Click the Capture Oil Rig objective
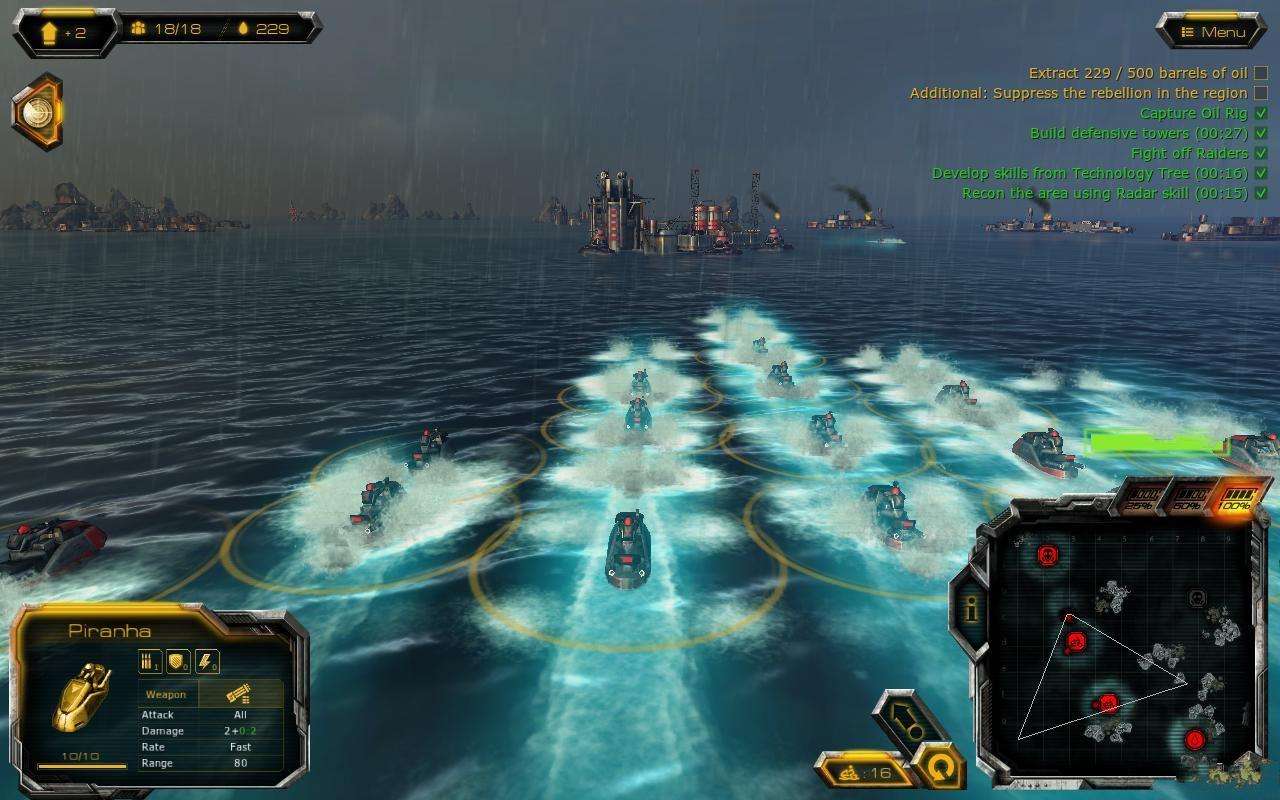 coord(1193,113)
